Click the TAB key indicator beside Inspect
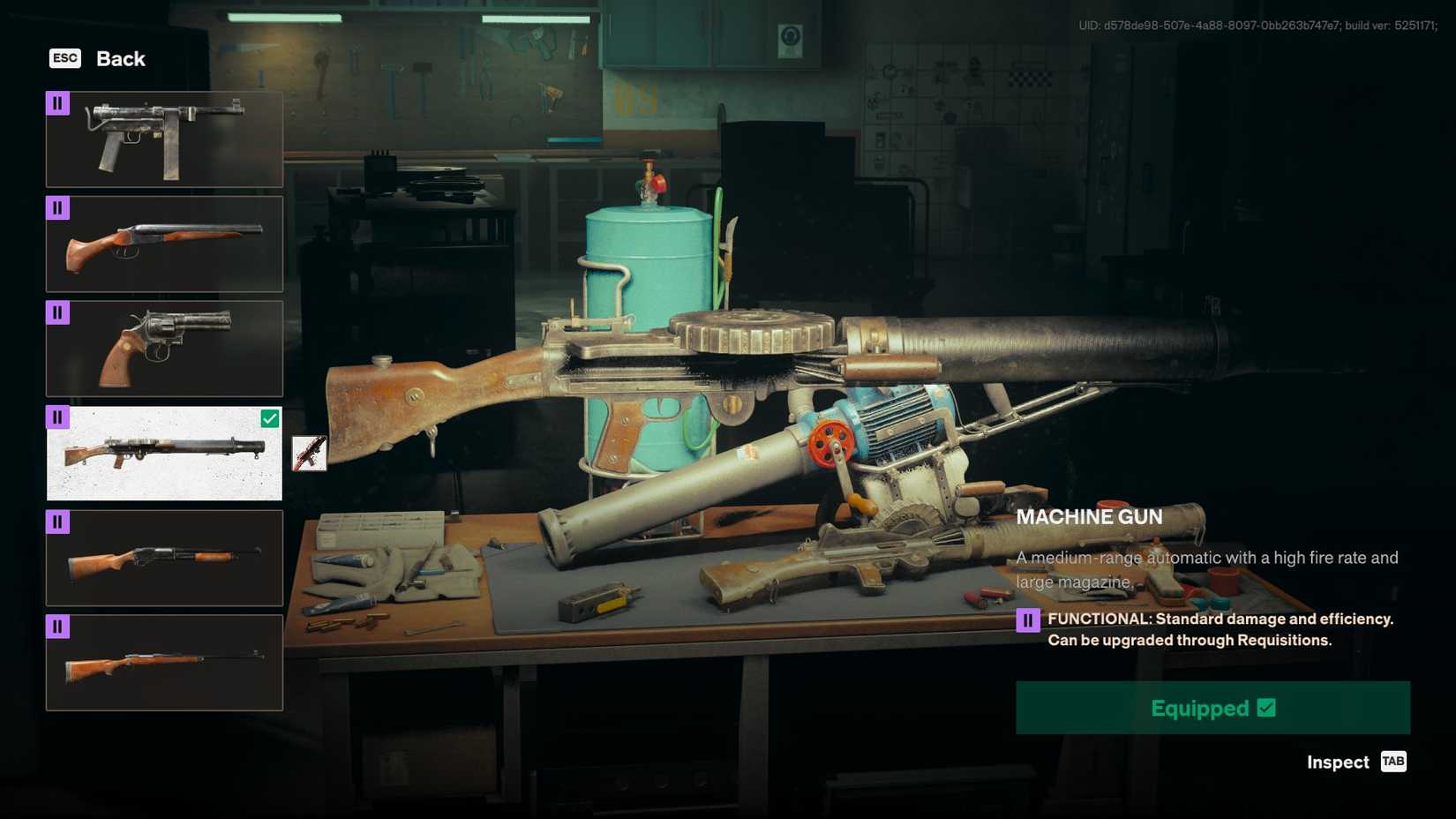This screenshot has height=819, width=1456. pos(1394,762)
